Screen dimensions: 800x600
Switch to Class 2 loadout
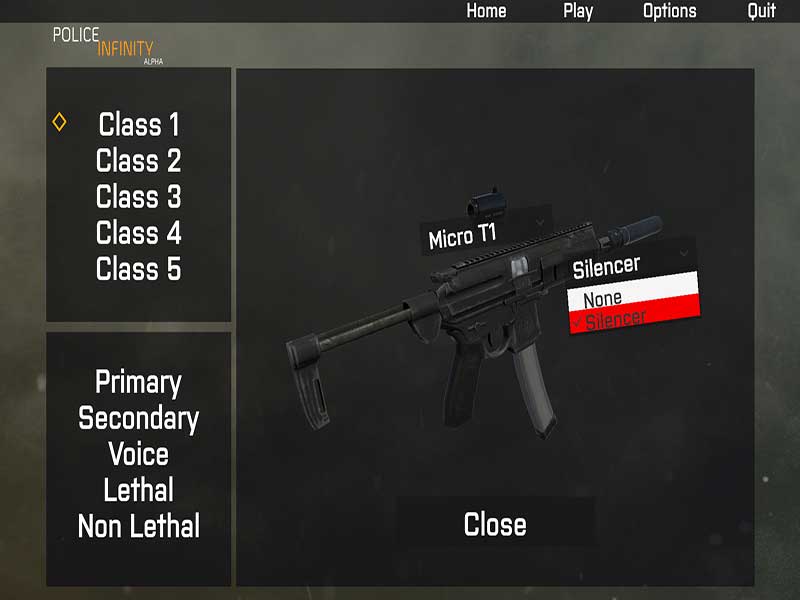139,161
